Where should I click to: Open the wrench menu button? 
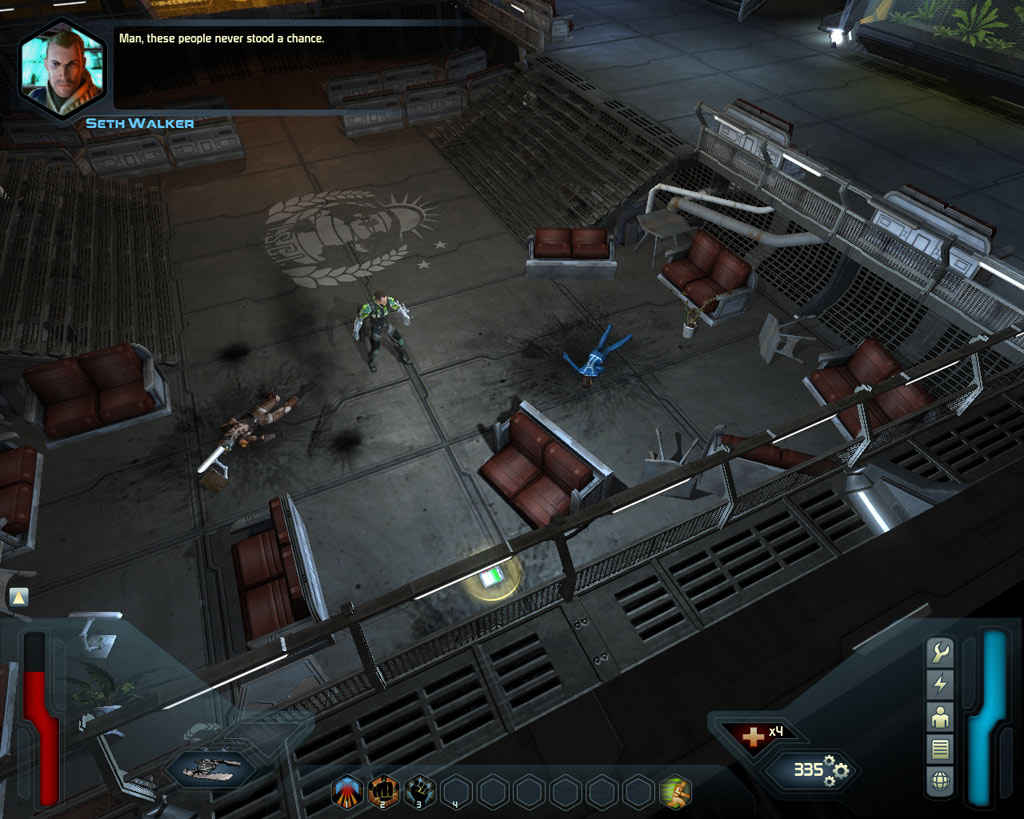[x=940, y=653]
